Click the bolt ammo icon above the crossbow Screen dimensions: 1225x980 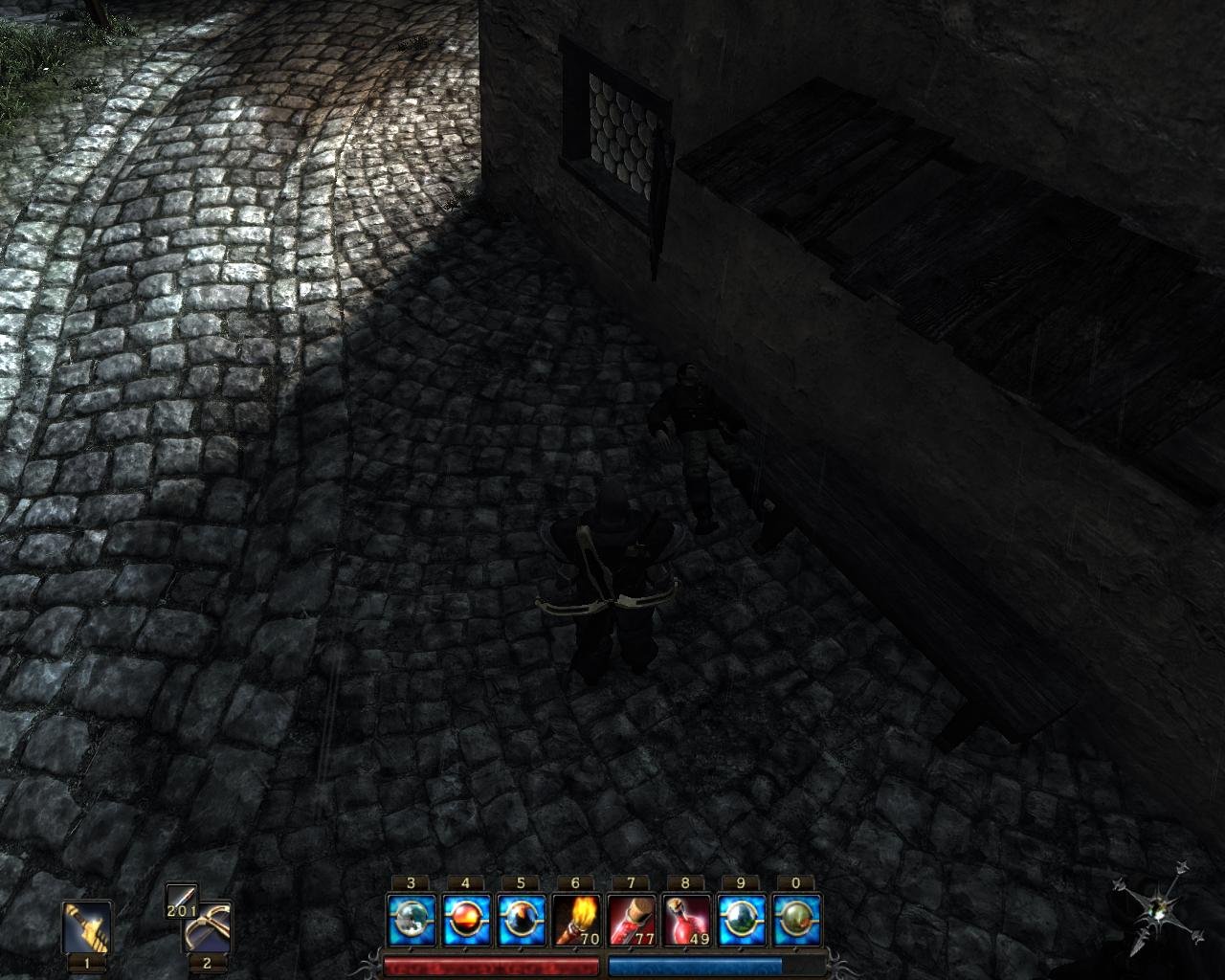click(181, 900)
